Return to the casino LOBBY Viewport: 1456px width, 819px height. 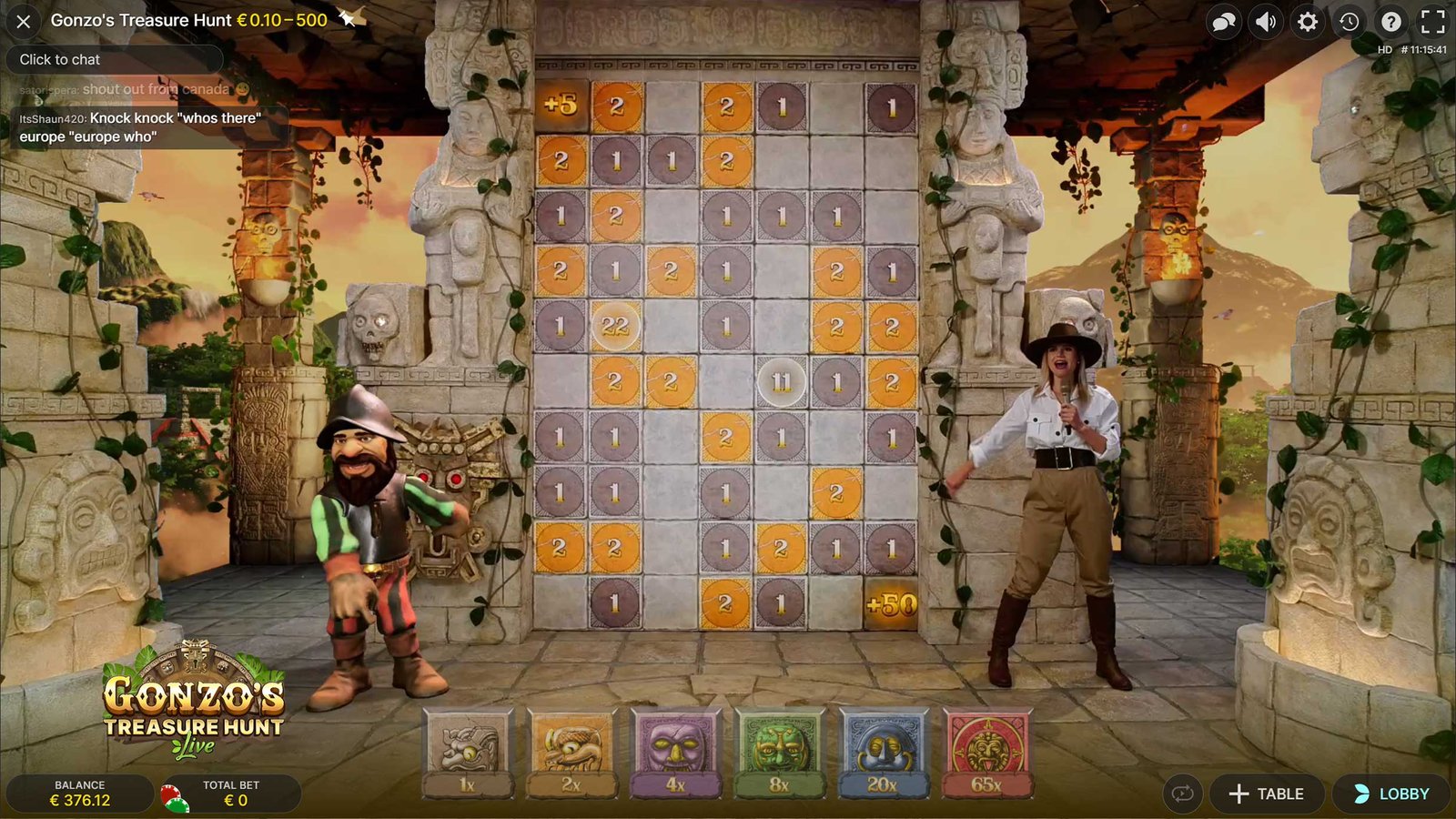(x=1391, y=793)
